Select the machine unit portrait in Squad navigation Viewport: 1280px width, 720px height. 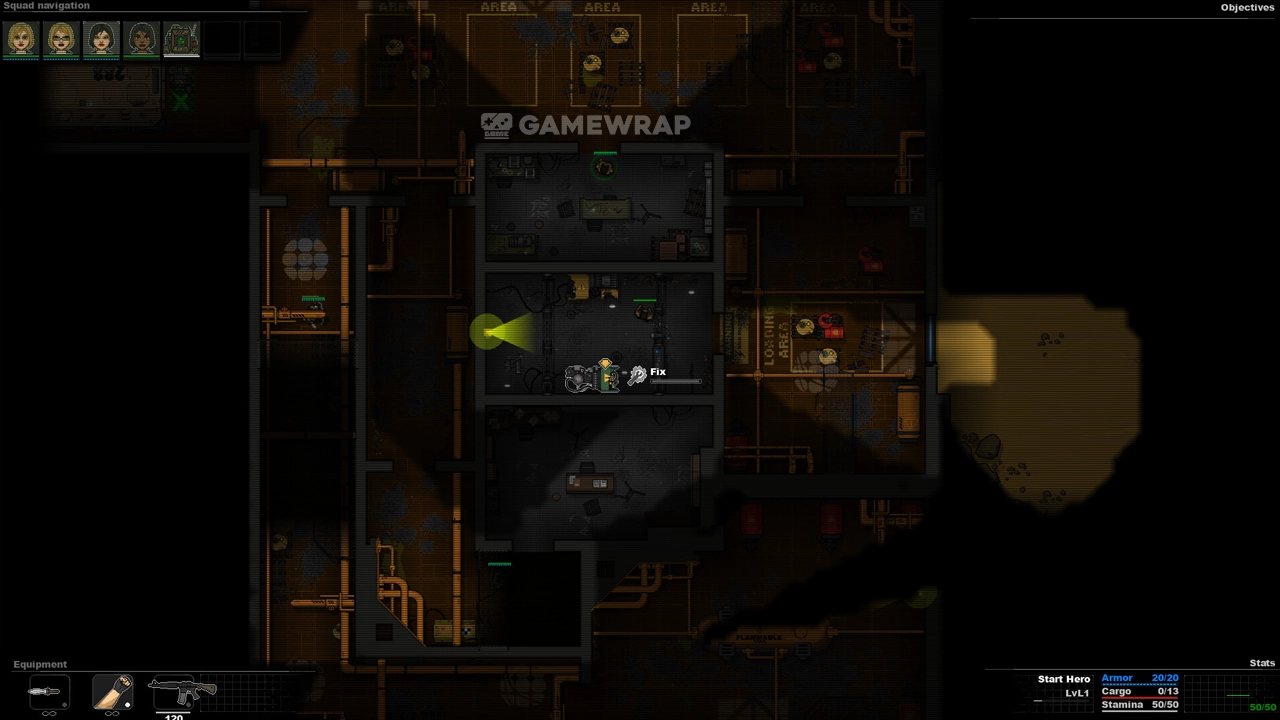point(181,39)
